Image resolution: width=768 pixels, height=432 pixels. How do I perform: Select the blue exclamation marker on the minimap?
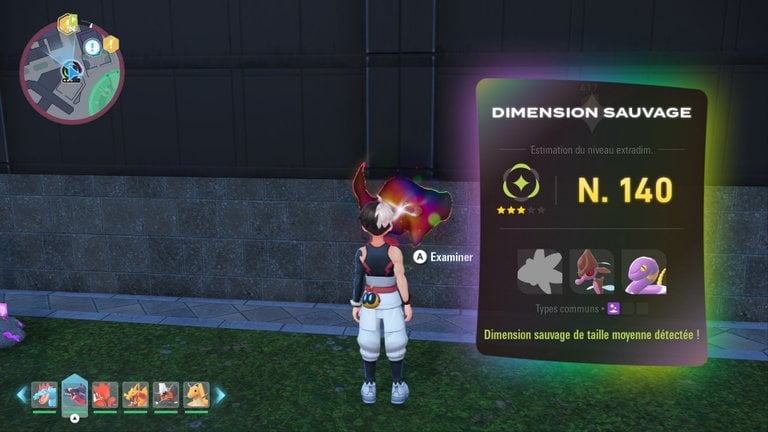click(92, 47)
